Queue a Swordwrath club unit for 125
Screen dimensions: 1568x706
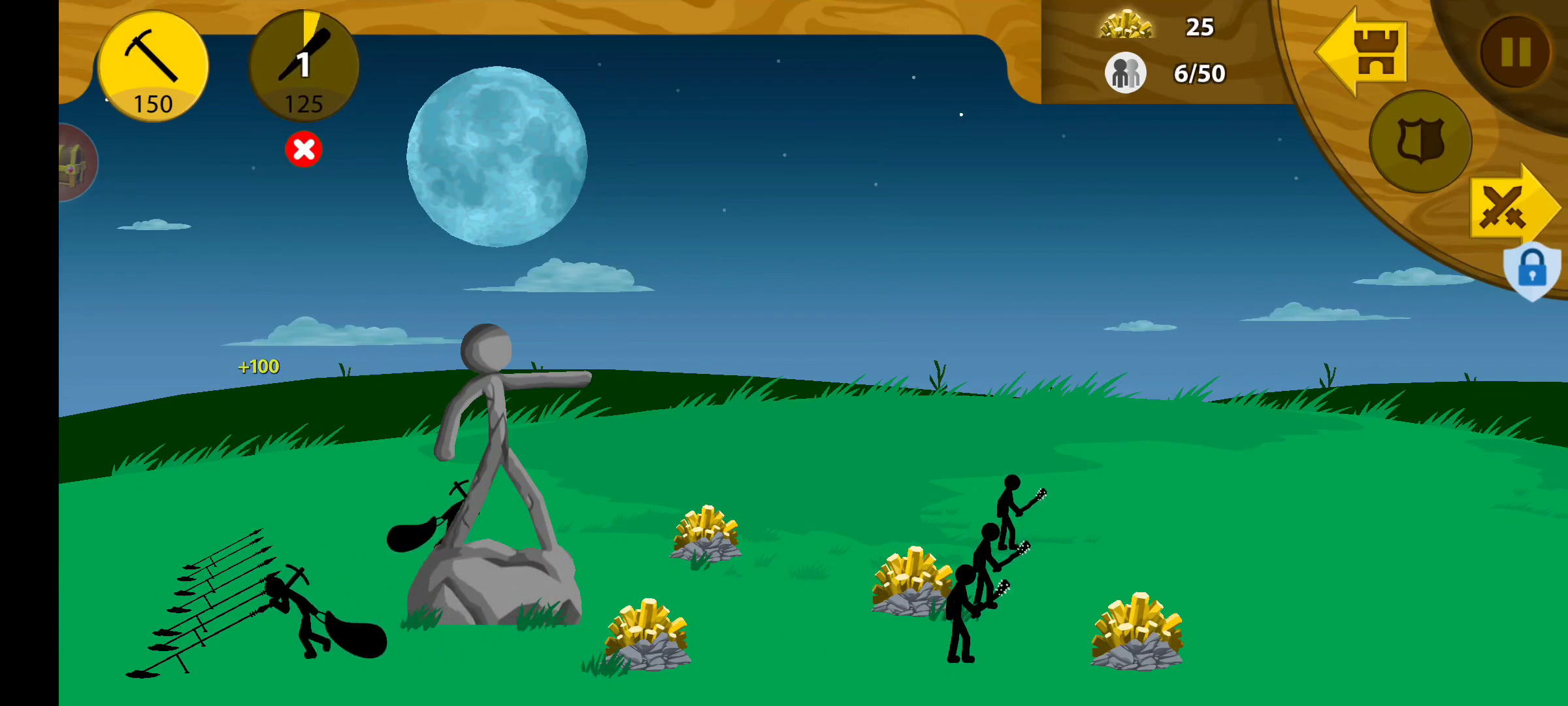point(304,67)
